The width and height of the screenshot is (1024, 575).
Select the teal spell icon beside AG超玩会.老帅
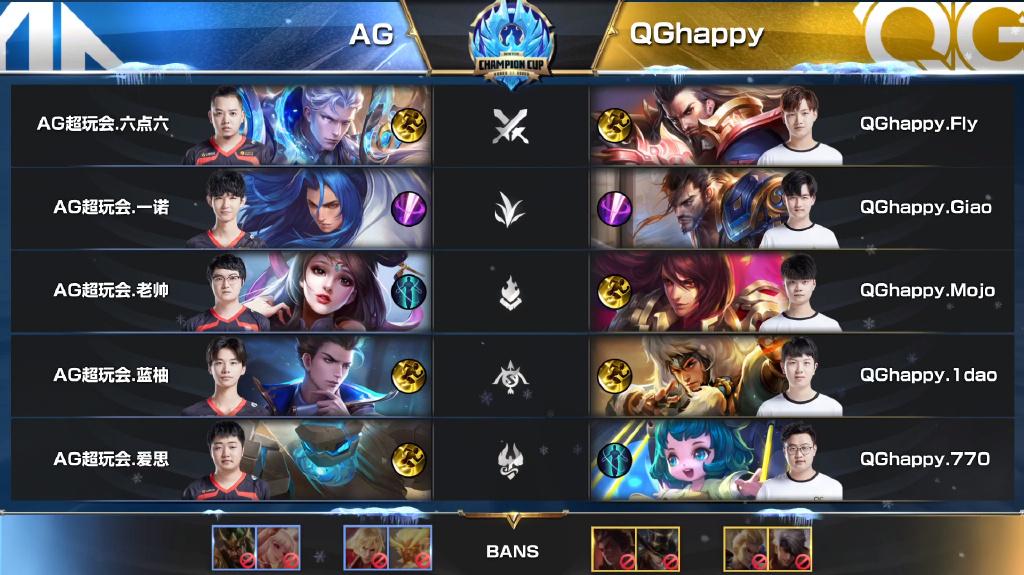pos(409,291)
